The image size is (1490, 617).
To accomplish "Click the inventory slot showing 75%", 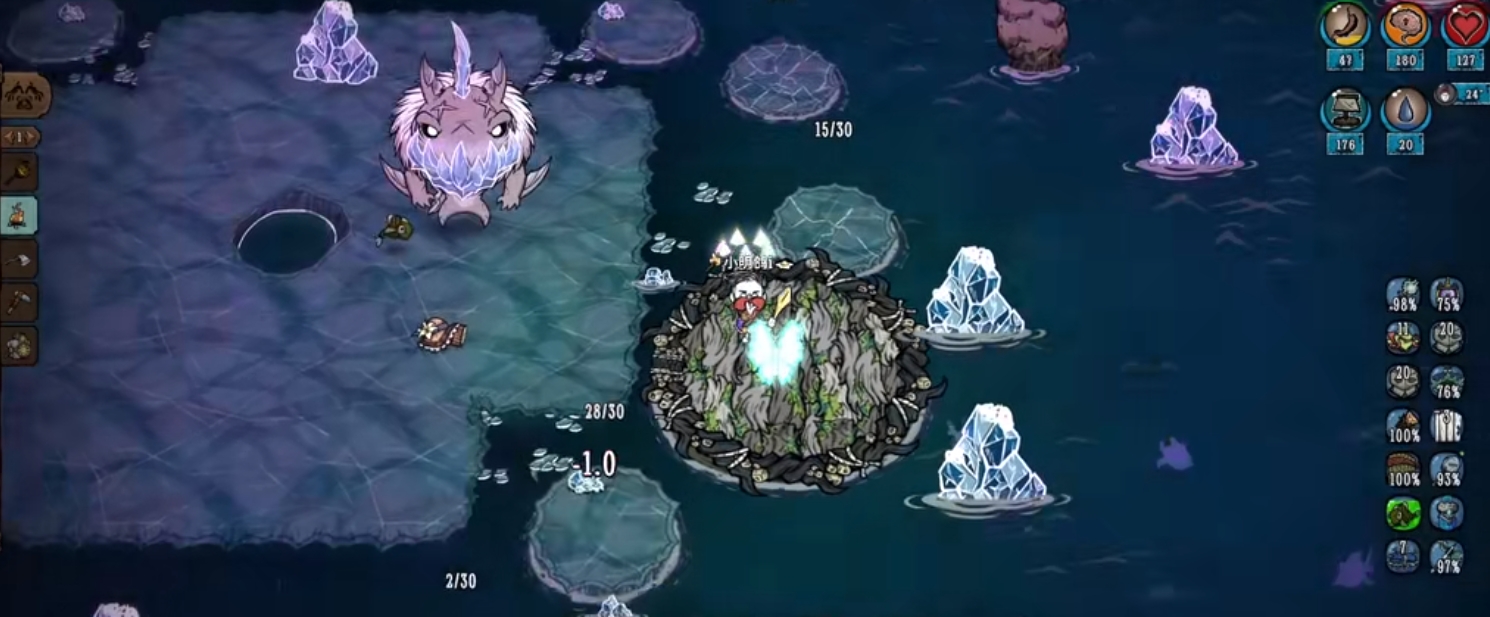I will pos(1446,295).
